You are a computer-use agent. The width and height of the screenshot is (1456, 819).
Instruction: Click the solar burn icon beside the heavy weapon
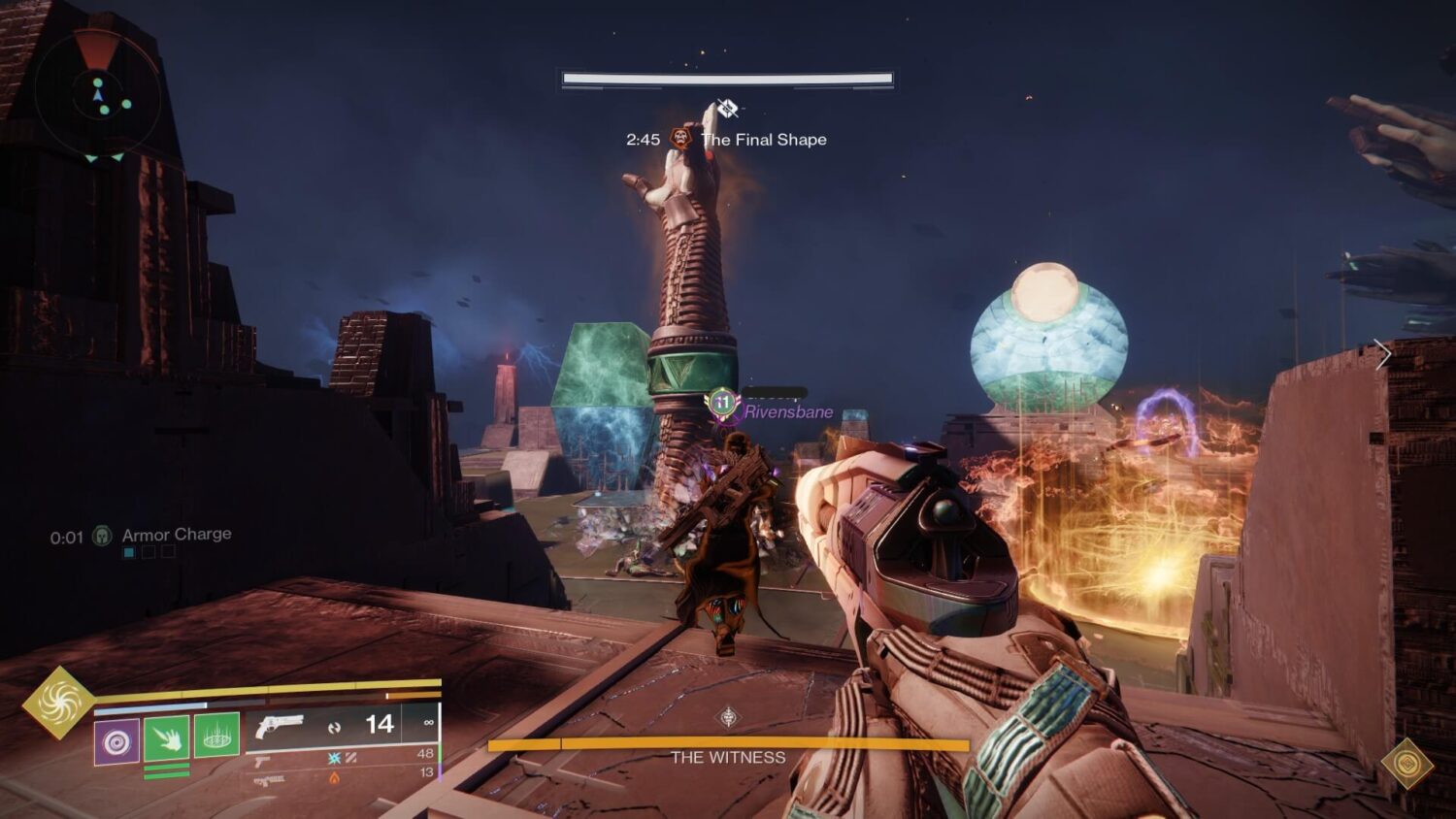coord(334,777)
